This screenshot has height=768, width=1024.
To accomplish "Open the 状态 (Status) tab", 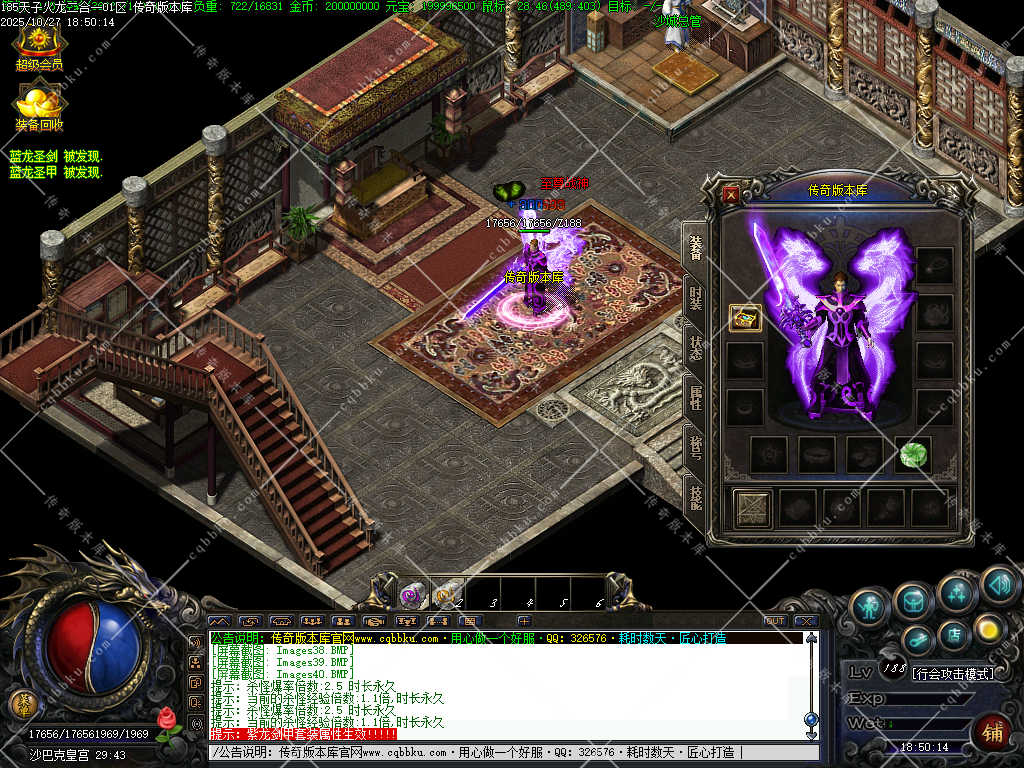I will click(695, 347).
